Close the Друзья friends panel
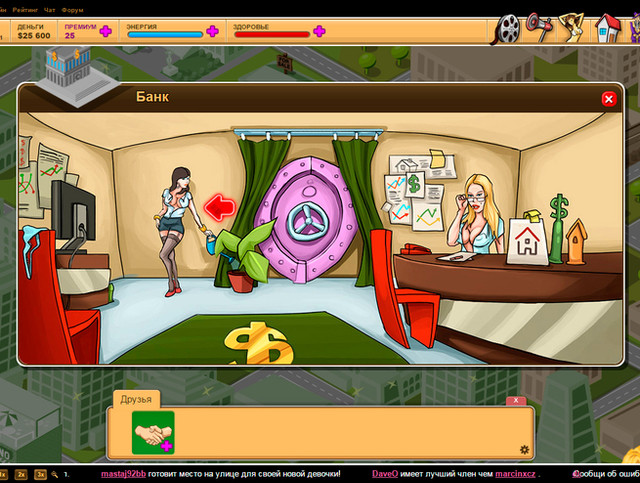The image size is (640, 483). [515, 400]
